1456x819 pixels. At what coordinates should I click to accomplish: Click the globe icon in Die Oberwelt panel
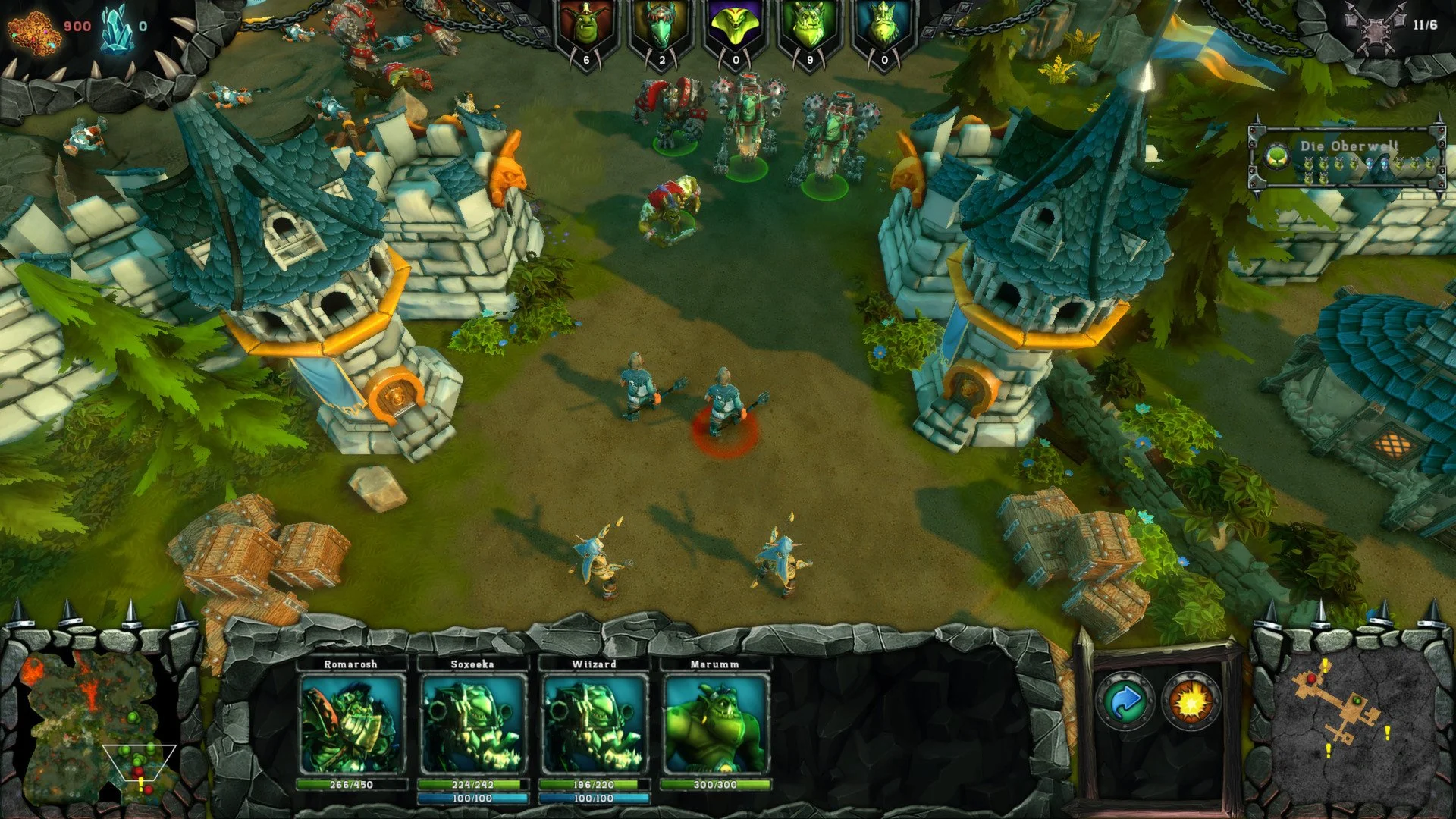click(x=1277, y=155)
